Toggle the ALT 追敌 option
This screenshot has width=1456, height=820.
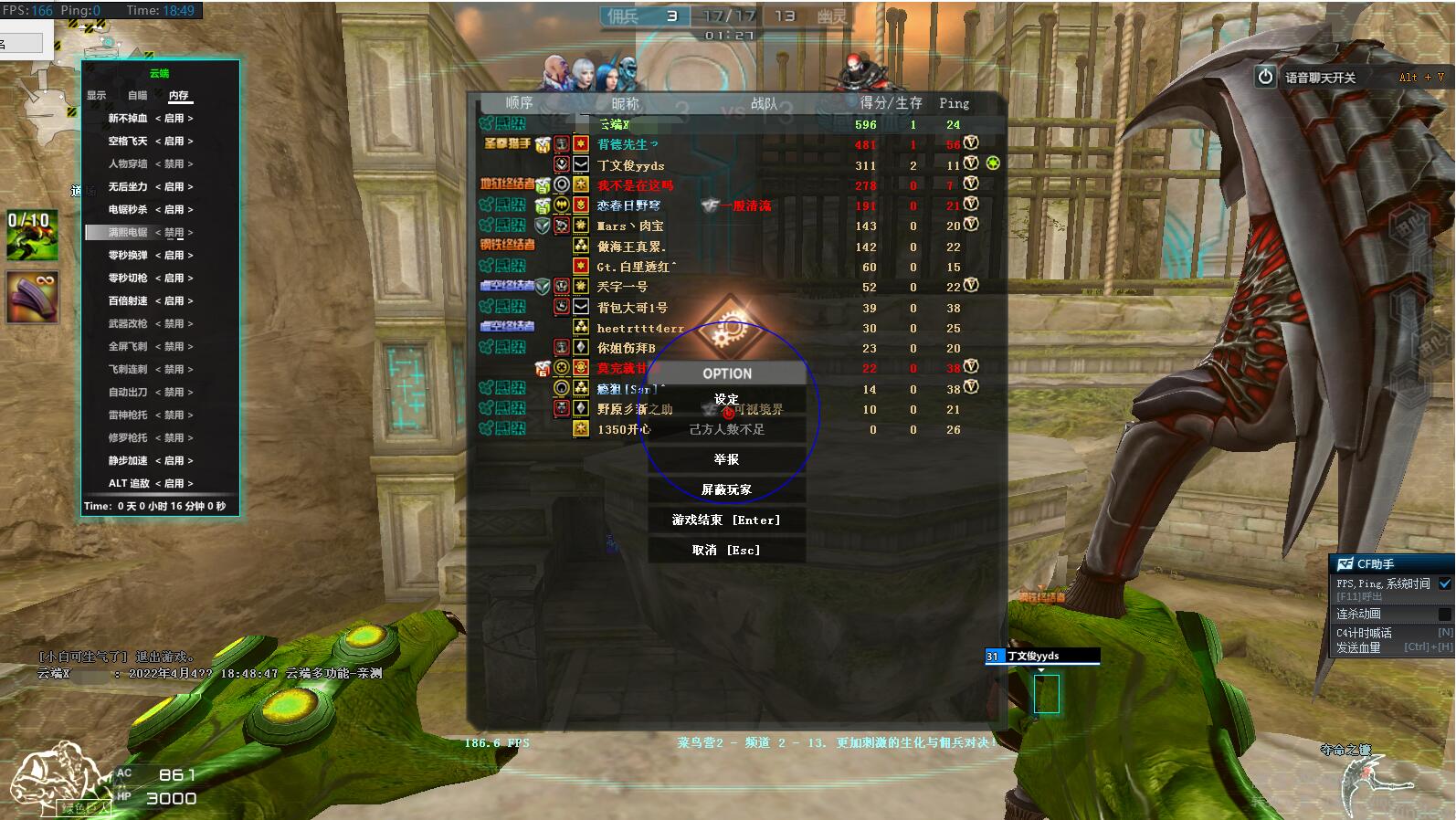click(x=174, y=483)
